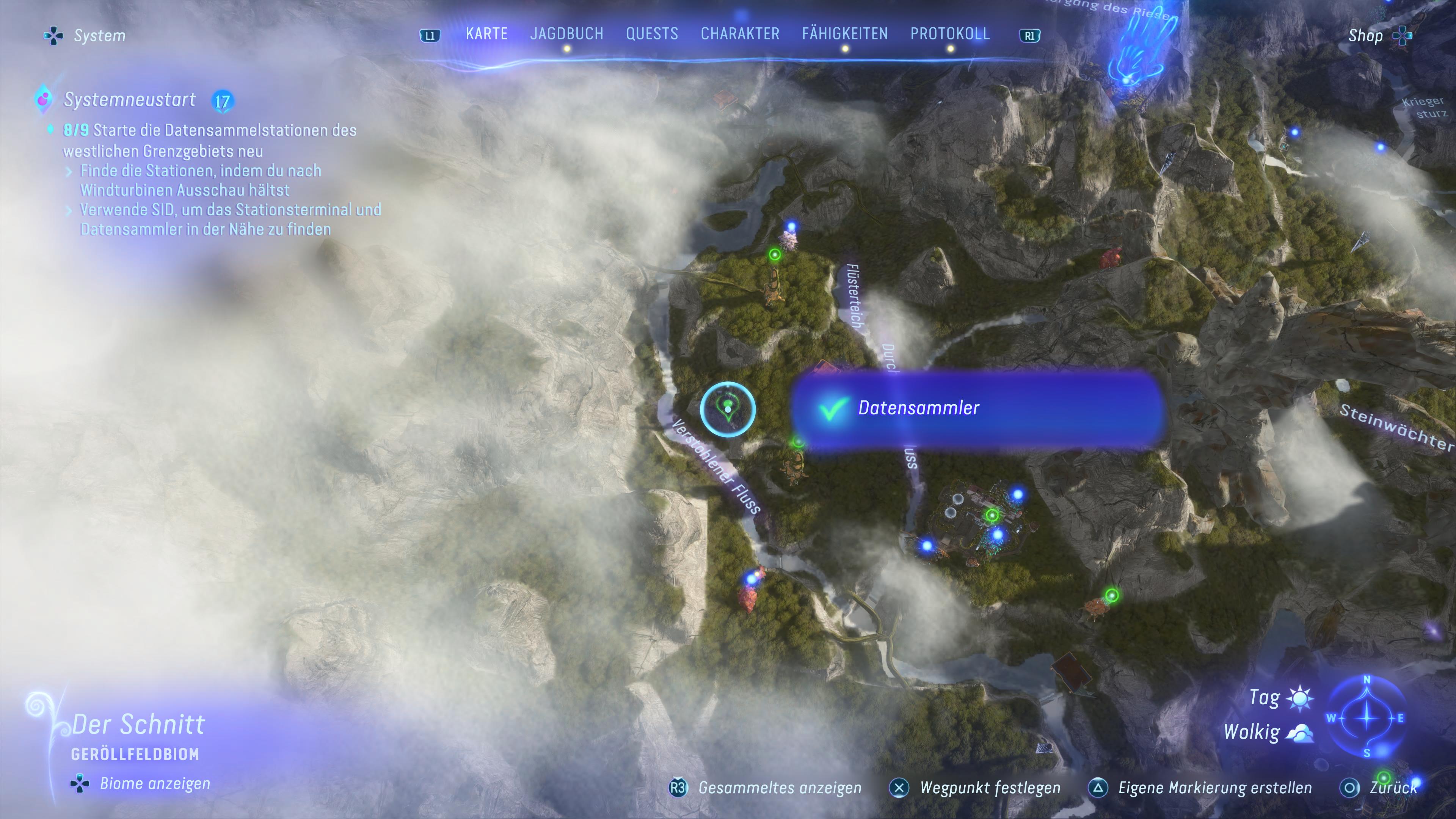
Task: Select Wegpunkt festlegen
Action: [x=976, y=788]
